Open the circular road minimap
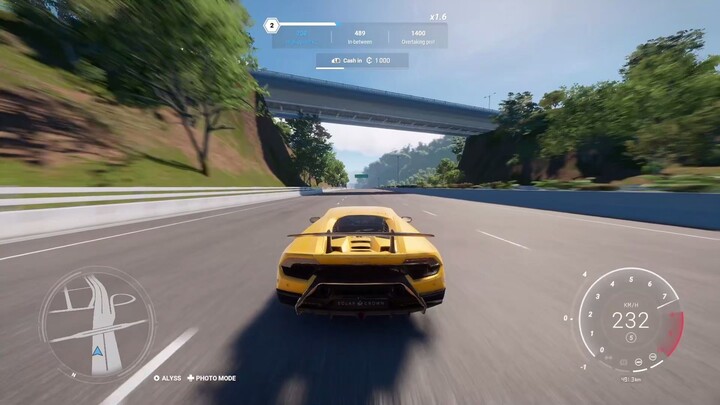The width and height of the screenshot is (720, 405). [97, 323]
